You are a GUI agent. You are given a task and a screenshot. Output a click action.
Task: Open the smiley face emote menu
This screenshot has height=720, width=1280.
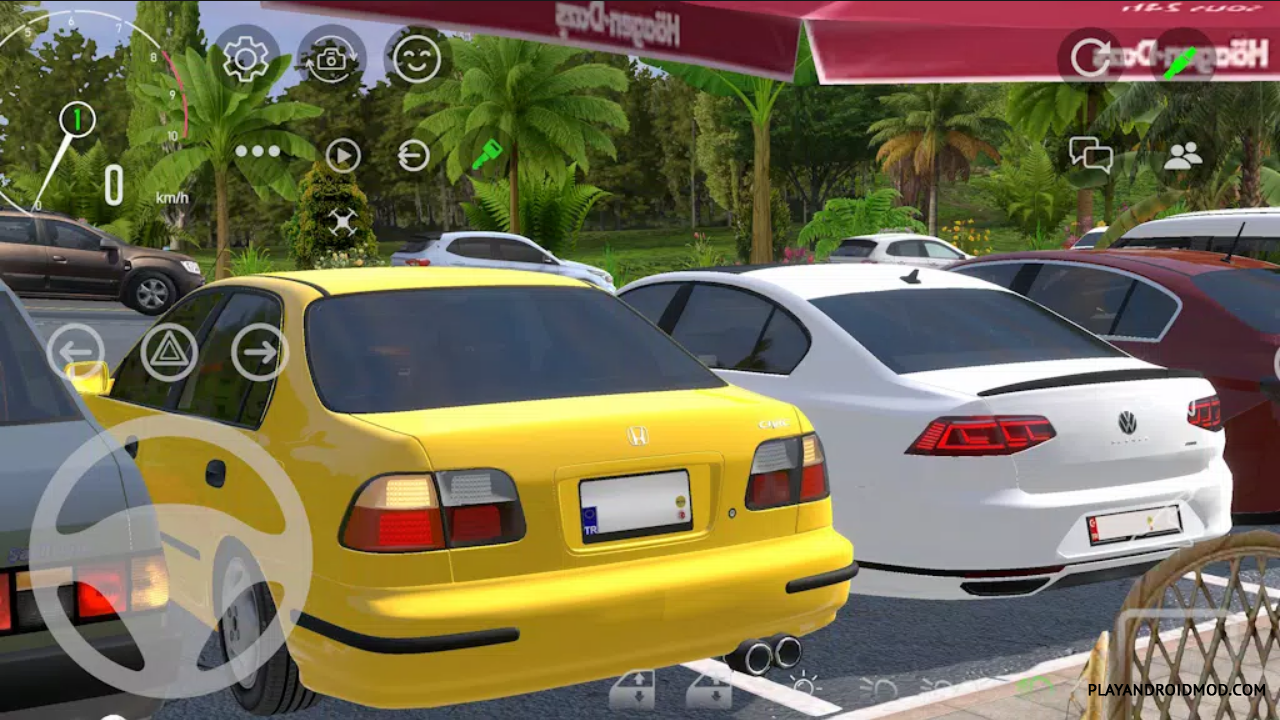pos(416,58)
